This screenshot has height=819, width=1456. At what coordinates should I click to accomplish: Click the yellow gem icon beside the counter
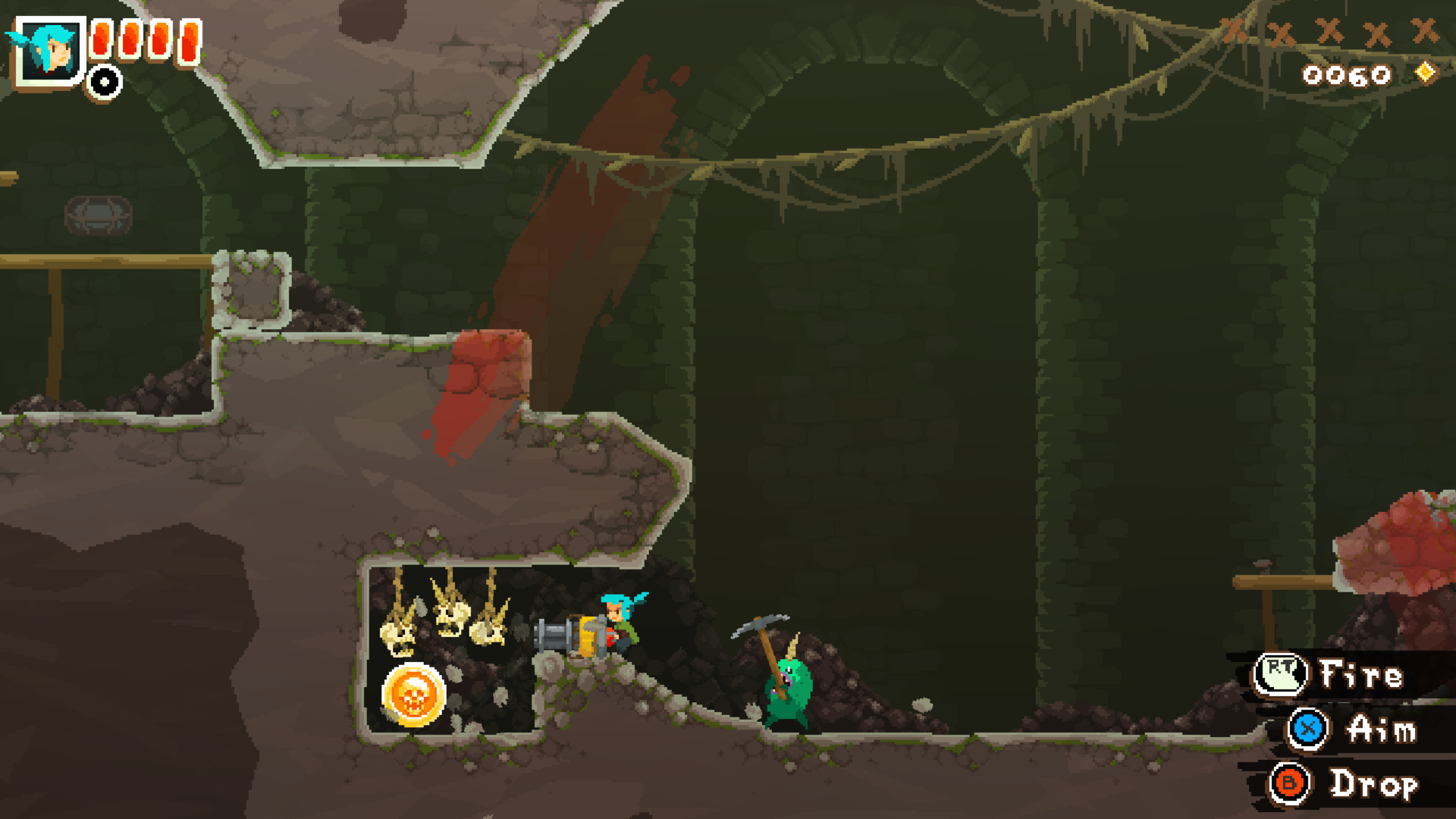click(1426, 74)
